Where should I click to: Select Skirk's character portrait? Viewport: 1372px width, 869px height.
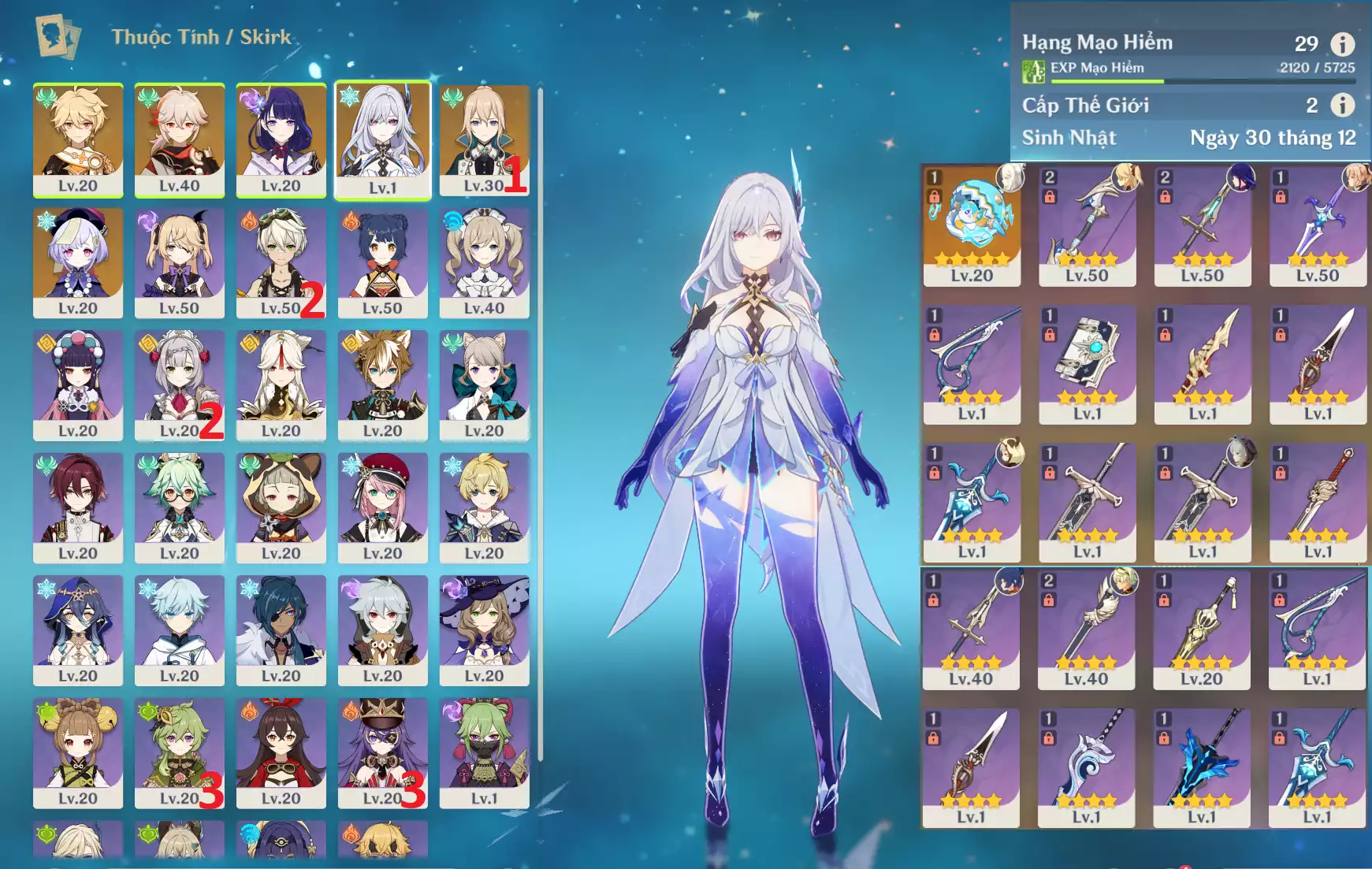[382, 139]
